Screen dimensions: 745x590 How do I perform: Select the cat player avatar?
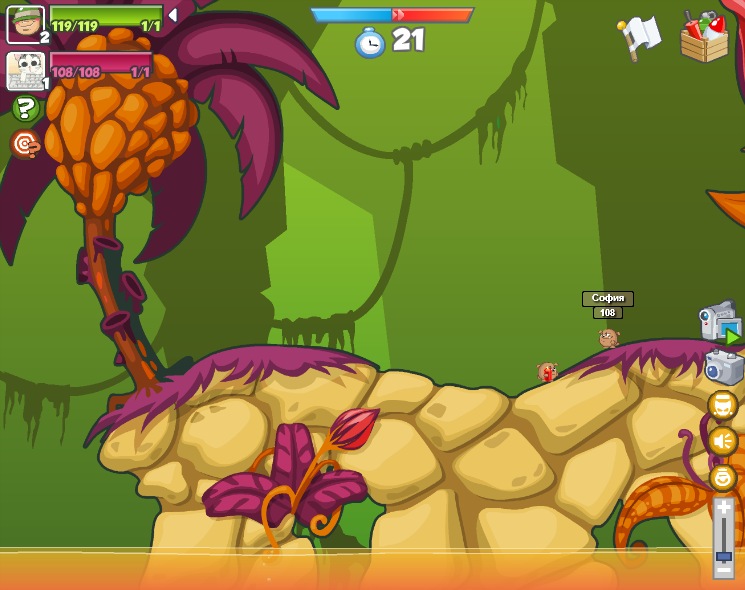click(25, 71)
